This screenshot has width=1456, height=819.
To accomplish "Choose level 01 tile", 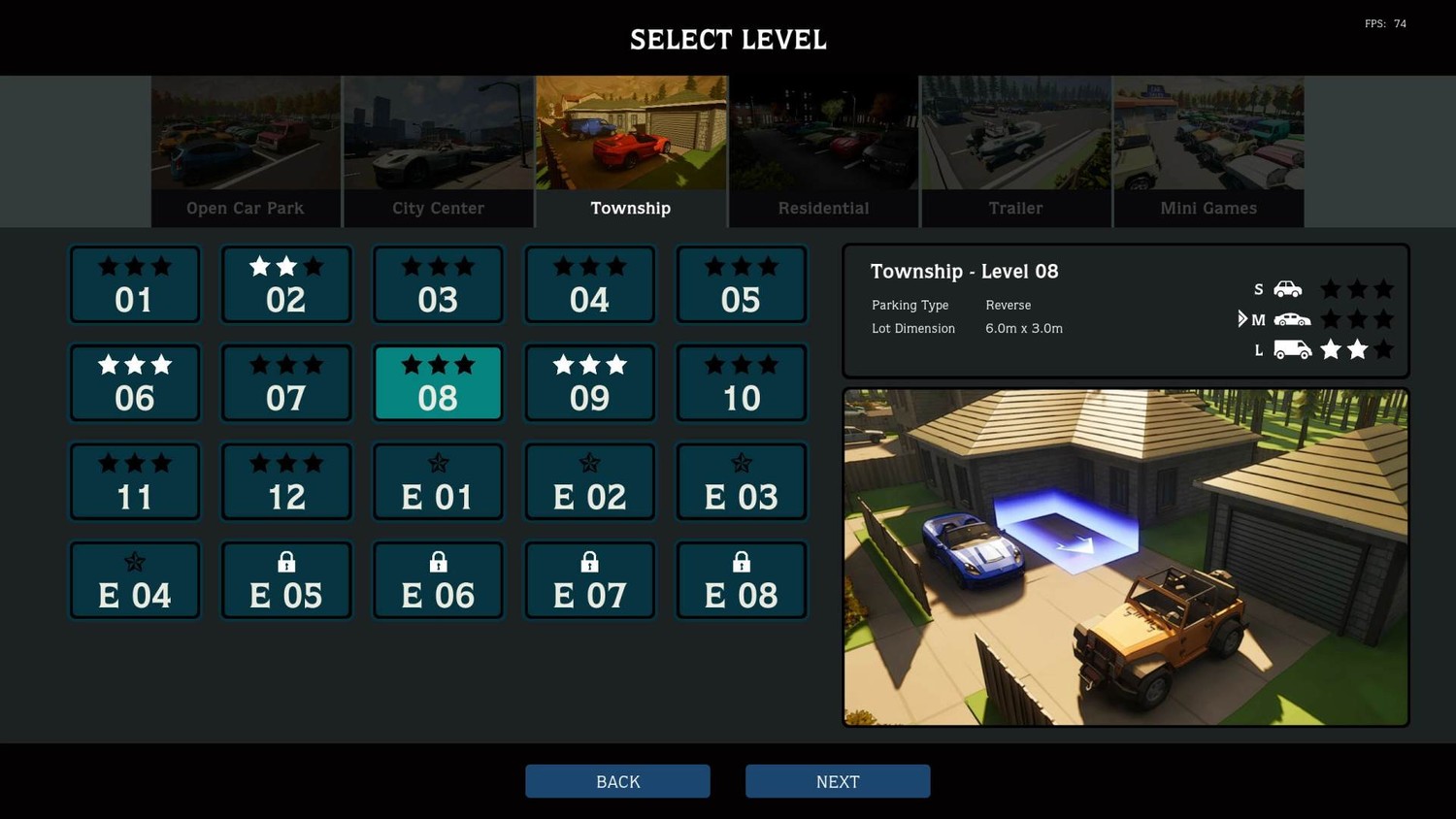I will [135, 285].
